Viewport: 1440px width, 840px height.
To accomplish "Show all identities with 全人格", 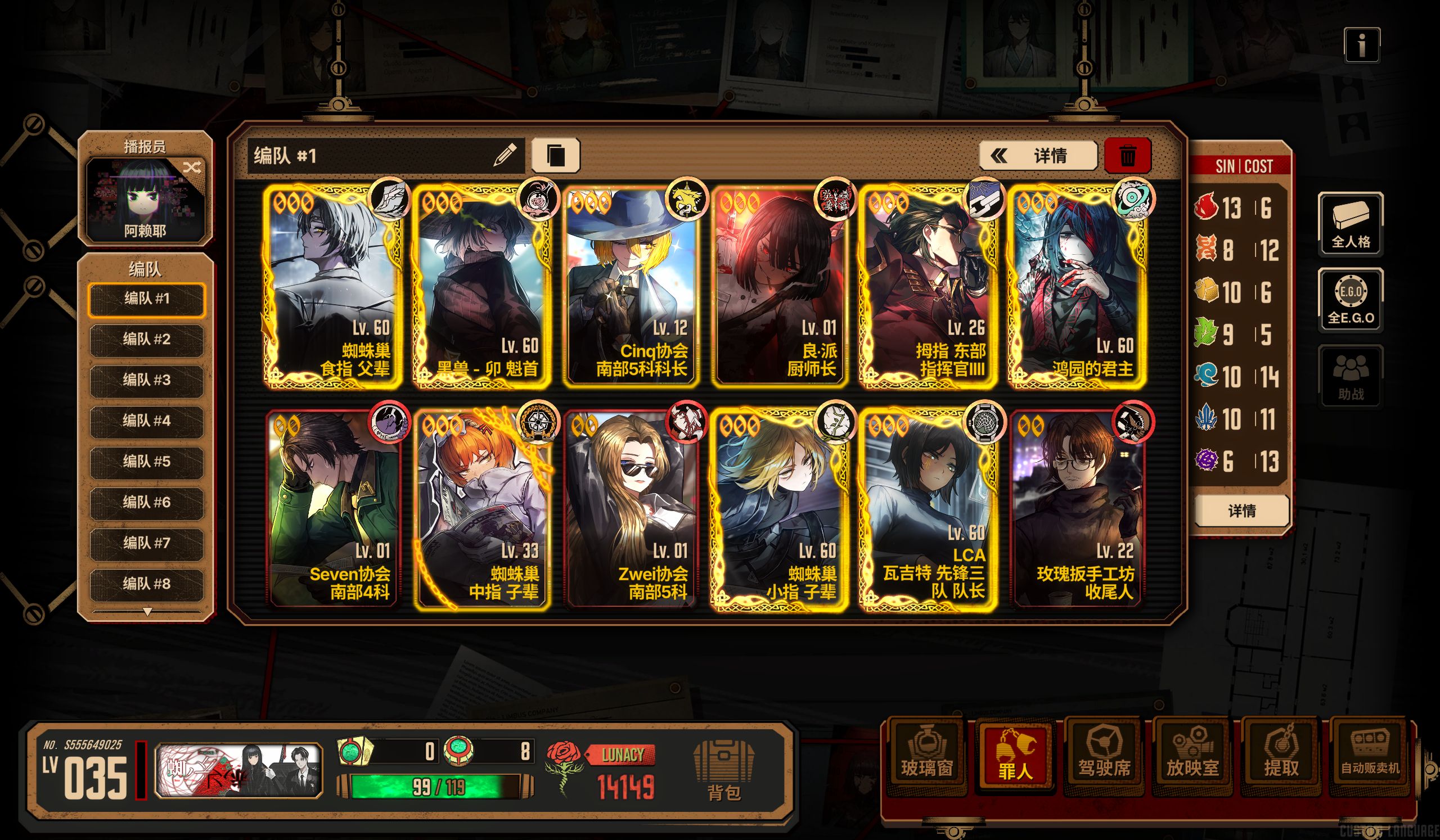I will tap(1351, 224).
